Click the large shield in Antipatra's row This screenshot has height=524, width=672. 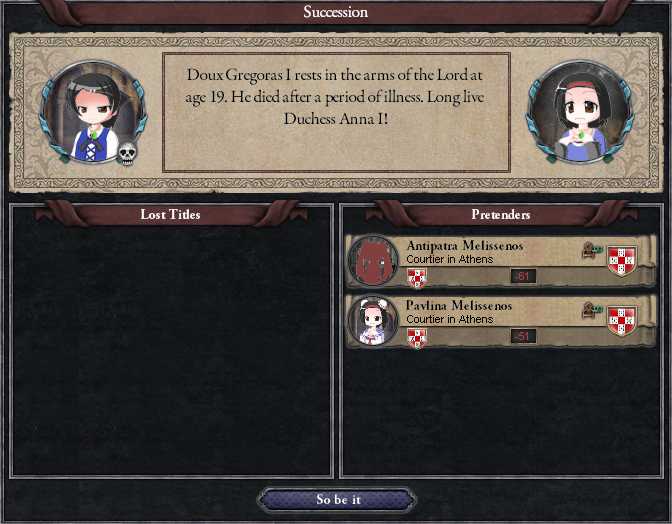pyautogui.click(x=621, y=260)
